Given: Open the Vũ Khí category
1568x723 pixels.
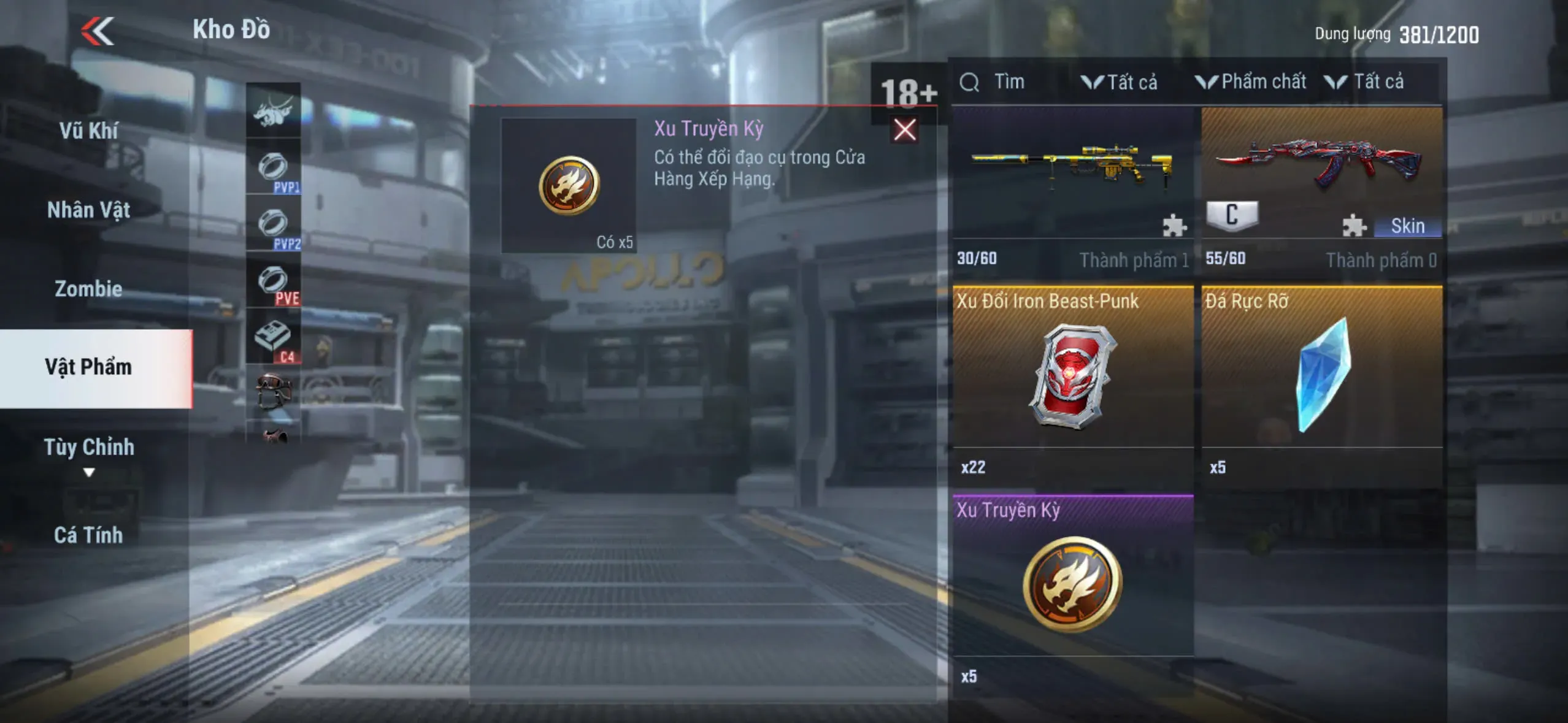Looking at the screenshot, I should click(89, 131).
